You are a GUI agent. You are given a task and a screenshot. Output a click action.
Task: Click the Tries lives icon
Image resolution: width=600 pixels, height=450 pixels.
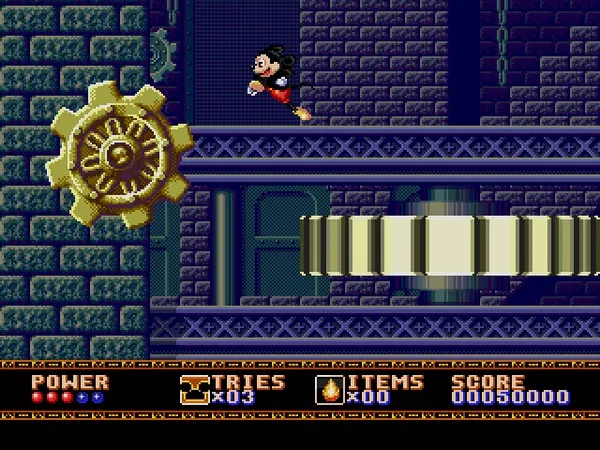point(195,389)
